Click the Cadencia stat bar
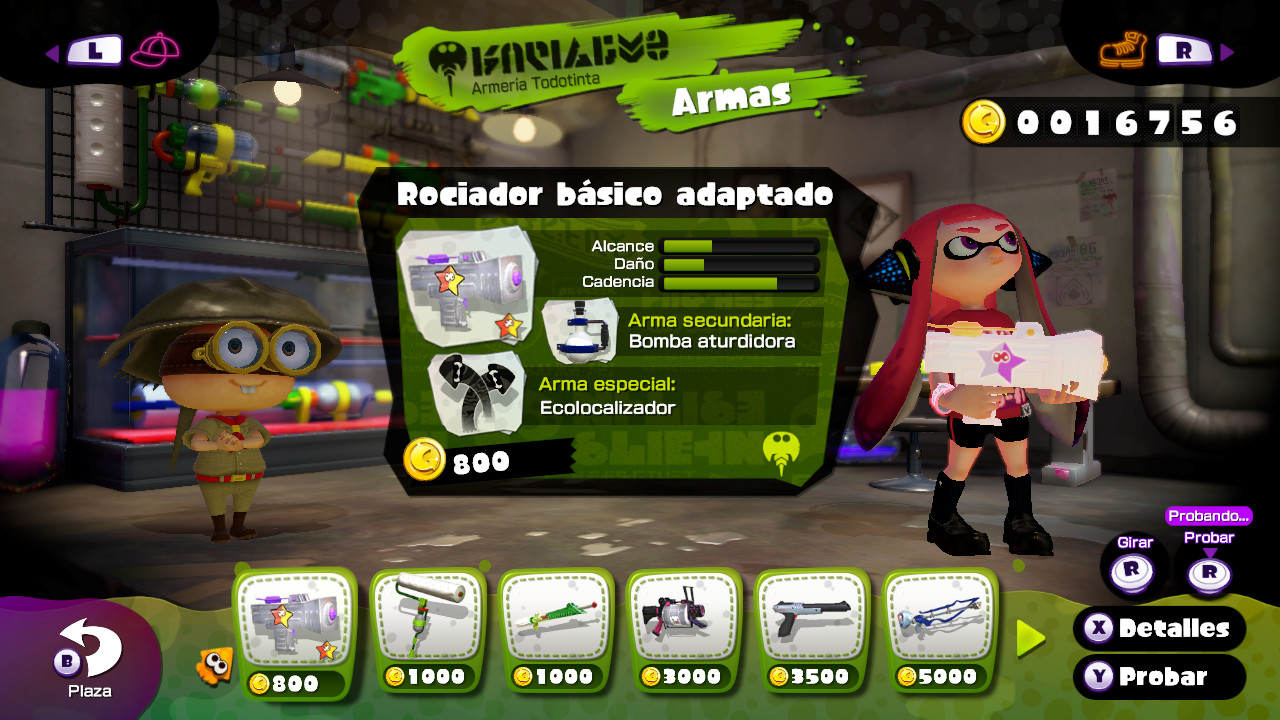This screenshot has width=1280, height=720. tap(740, 281)
